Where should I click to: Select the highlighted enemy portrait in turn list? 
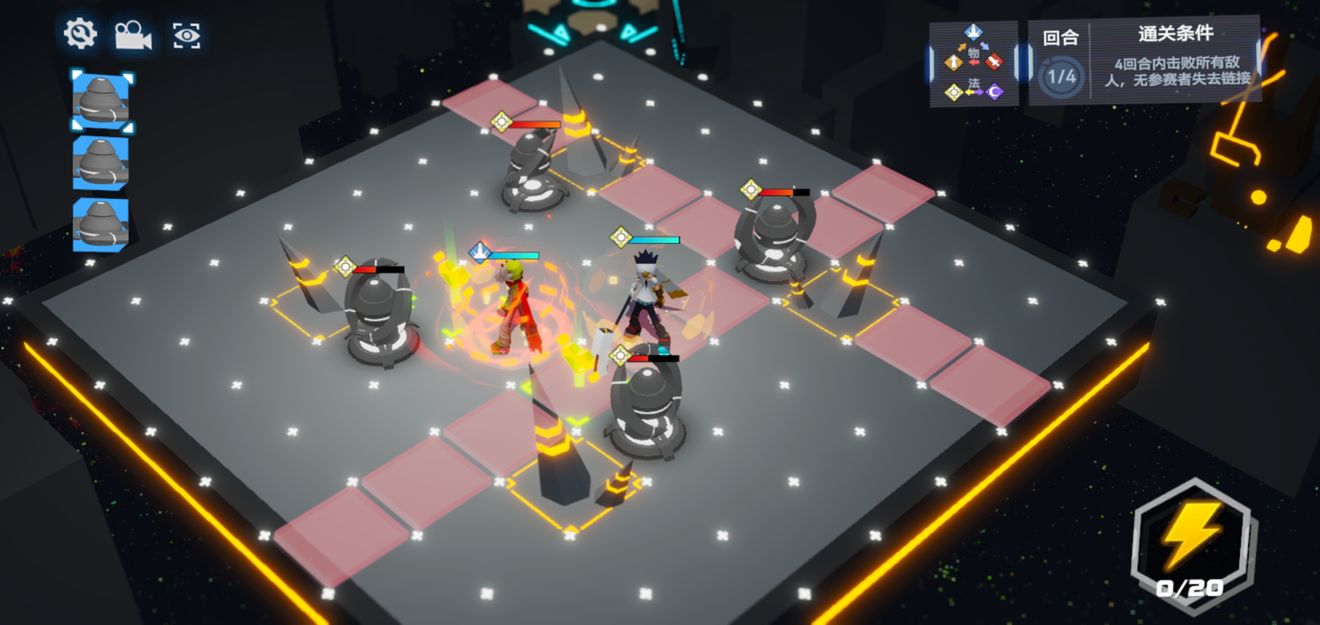click(x=101, y=101)
